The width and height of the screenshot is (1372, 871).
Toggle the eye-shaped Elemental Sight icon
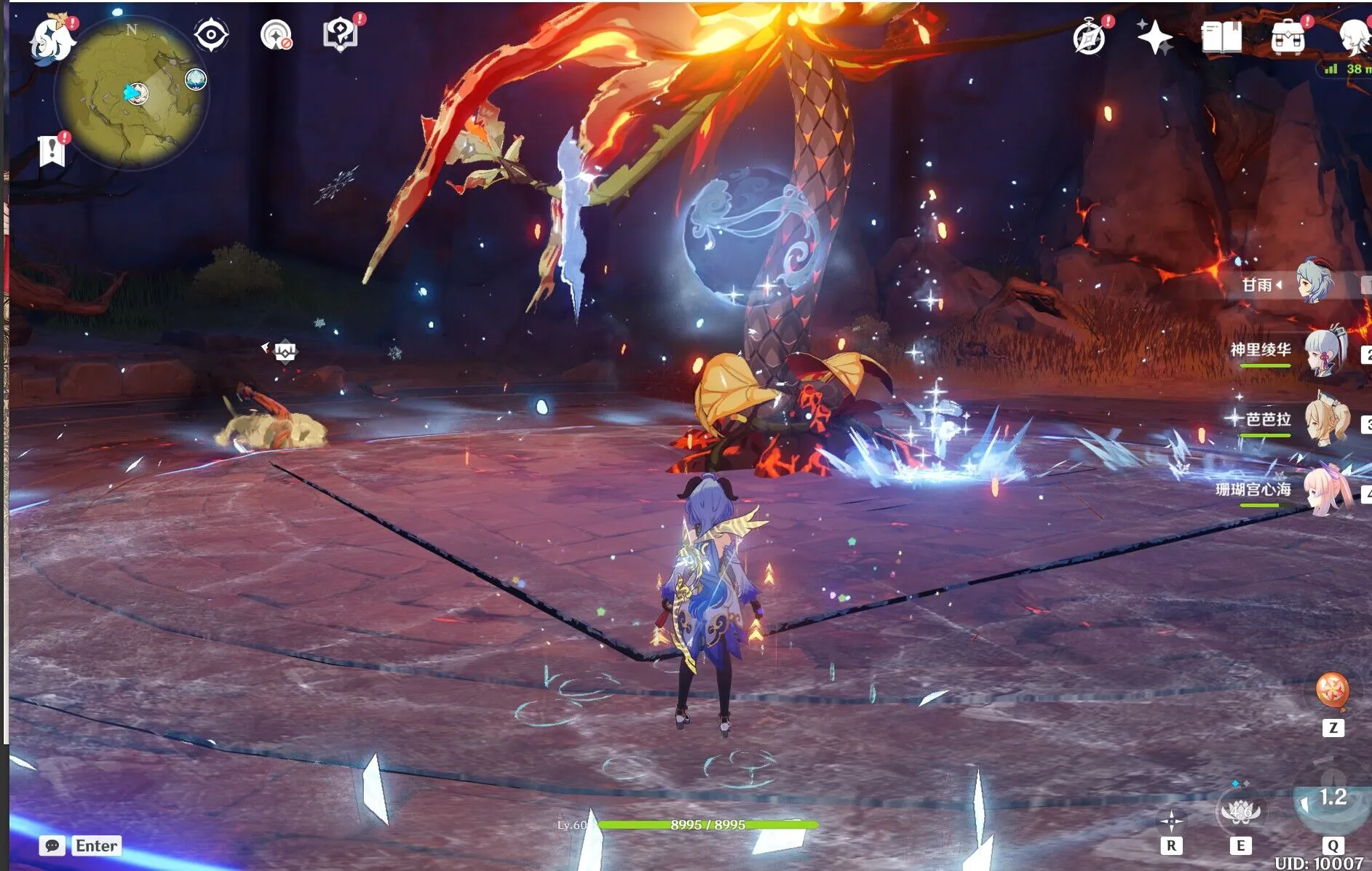(211, 34)
